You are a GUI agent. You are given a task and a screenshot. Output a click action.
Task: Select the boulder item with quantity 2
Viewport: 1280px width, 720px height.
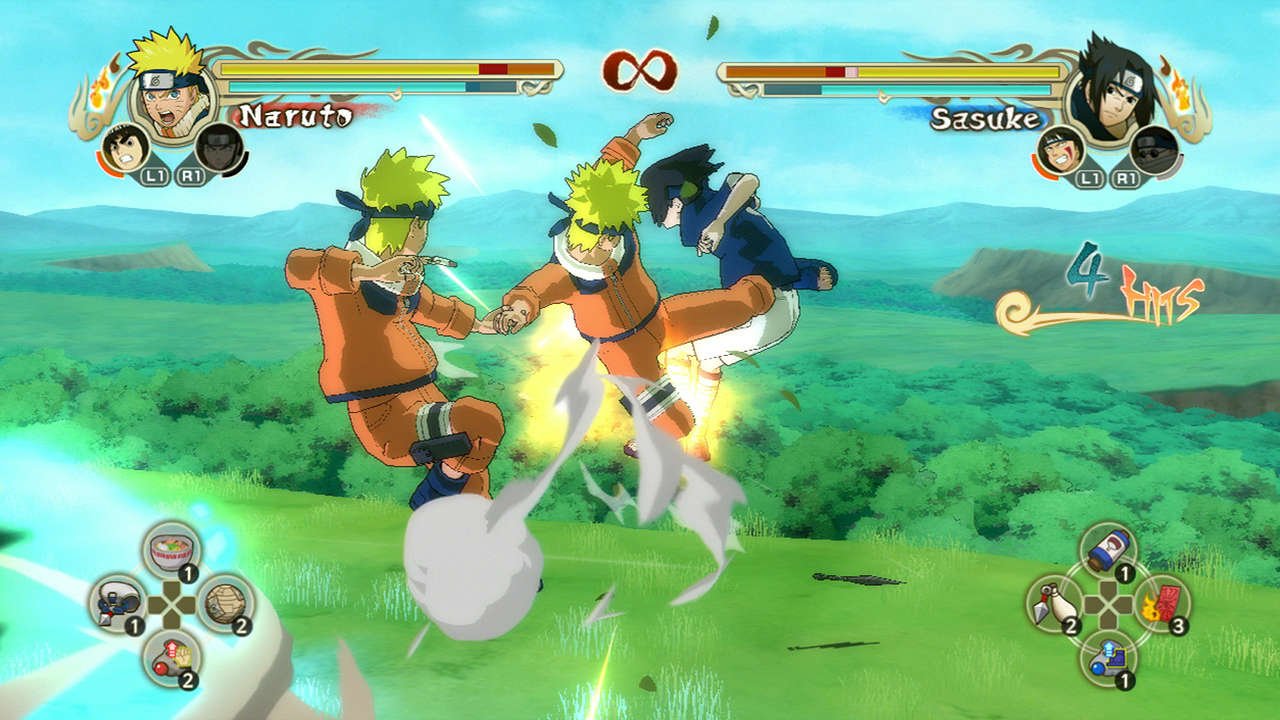[223, 603]
